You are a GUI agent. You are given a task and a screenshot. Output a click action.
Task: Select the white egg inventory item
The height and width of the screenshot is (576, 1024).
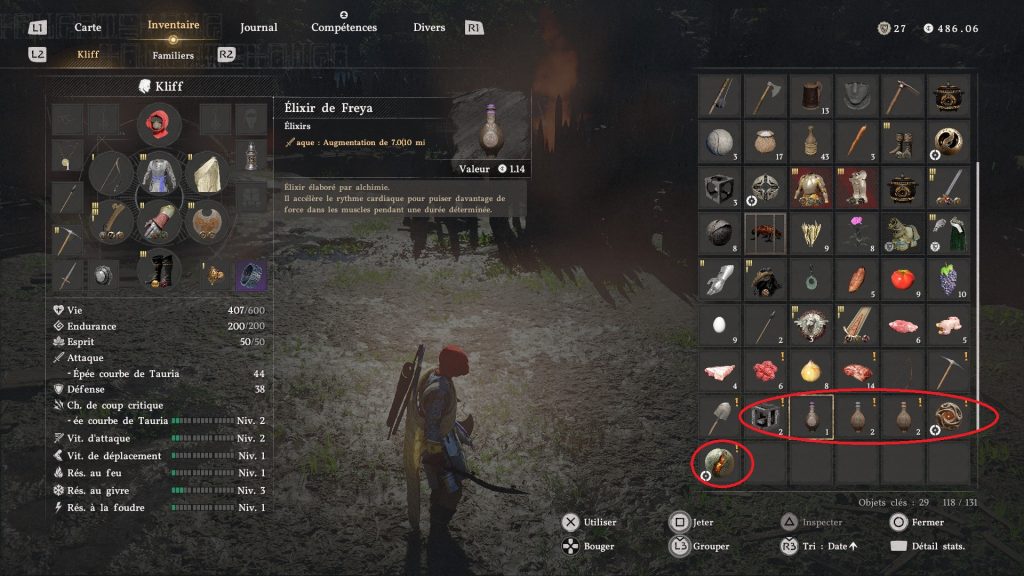[719, 325]
